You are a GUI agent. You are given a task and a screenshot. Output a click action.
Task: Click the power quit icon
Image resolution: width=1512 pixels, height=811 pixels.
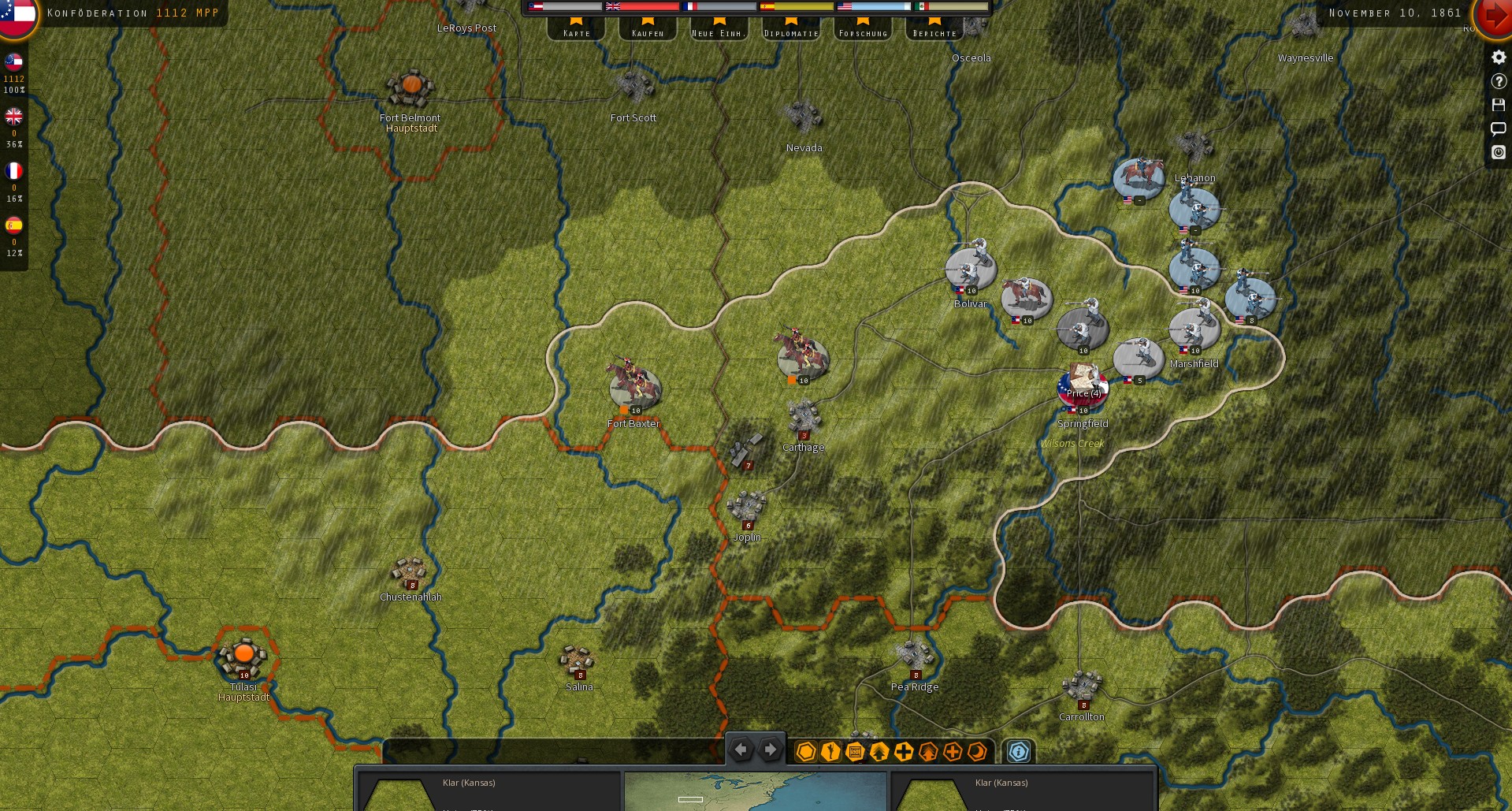[1499, 152]
